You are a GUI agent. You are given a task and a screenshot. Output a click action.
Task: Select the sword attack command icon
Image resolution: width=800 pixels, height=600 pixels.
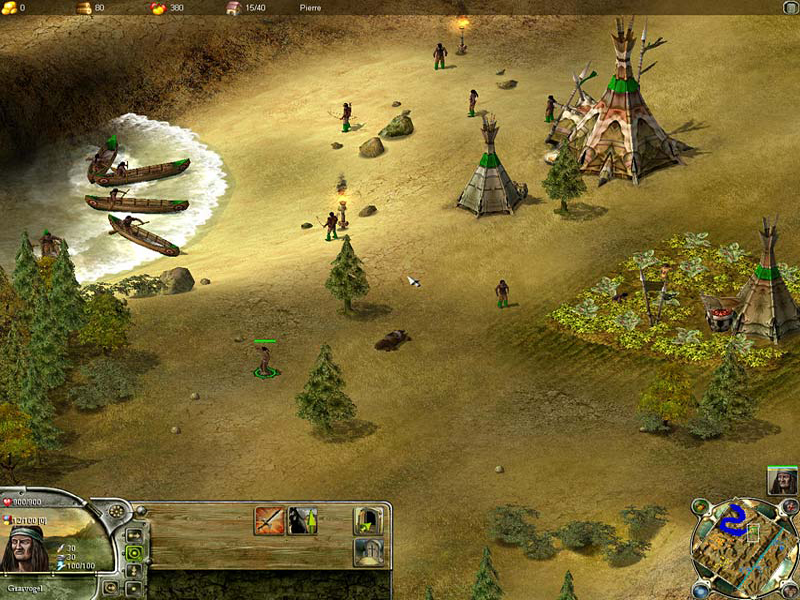point(269,520)
